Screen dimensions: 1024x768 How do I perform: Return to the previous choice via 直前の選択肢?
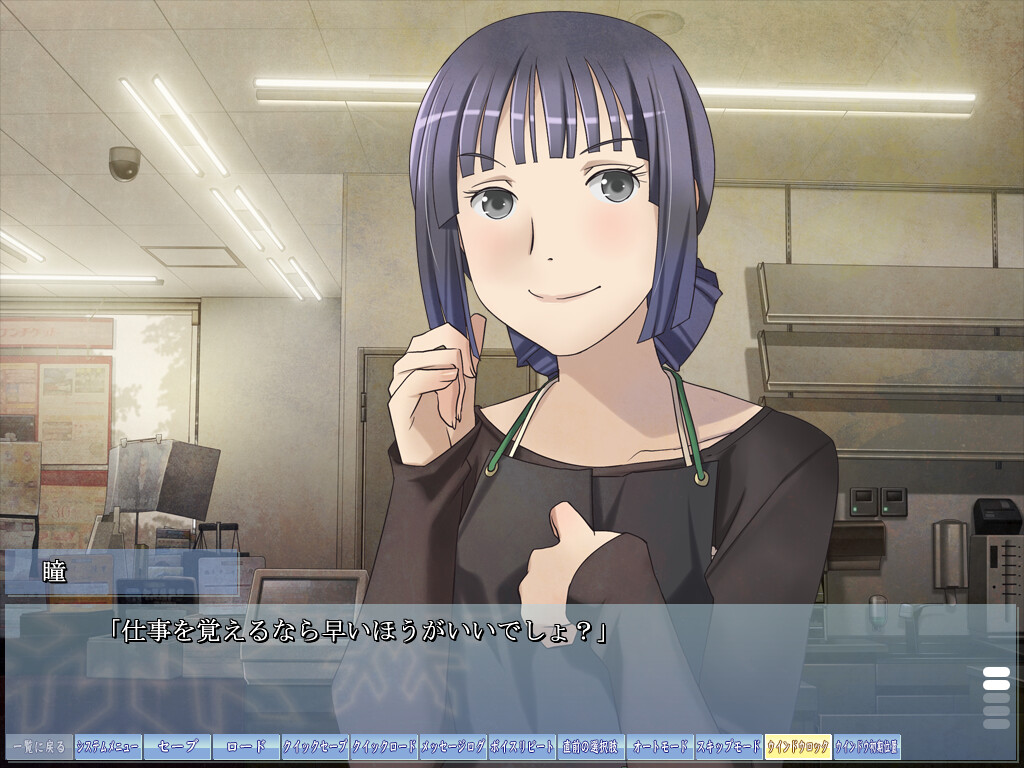(591, 747)
